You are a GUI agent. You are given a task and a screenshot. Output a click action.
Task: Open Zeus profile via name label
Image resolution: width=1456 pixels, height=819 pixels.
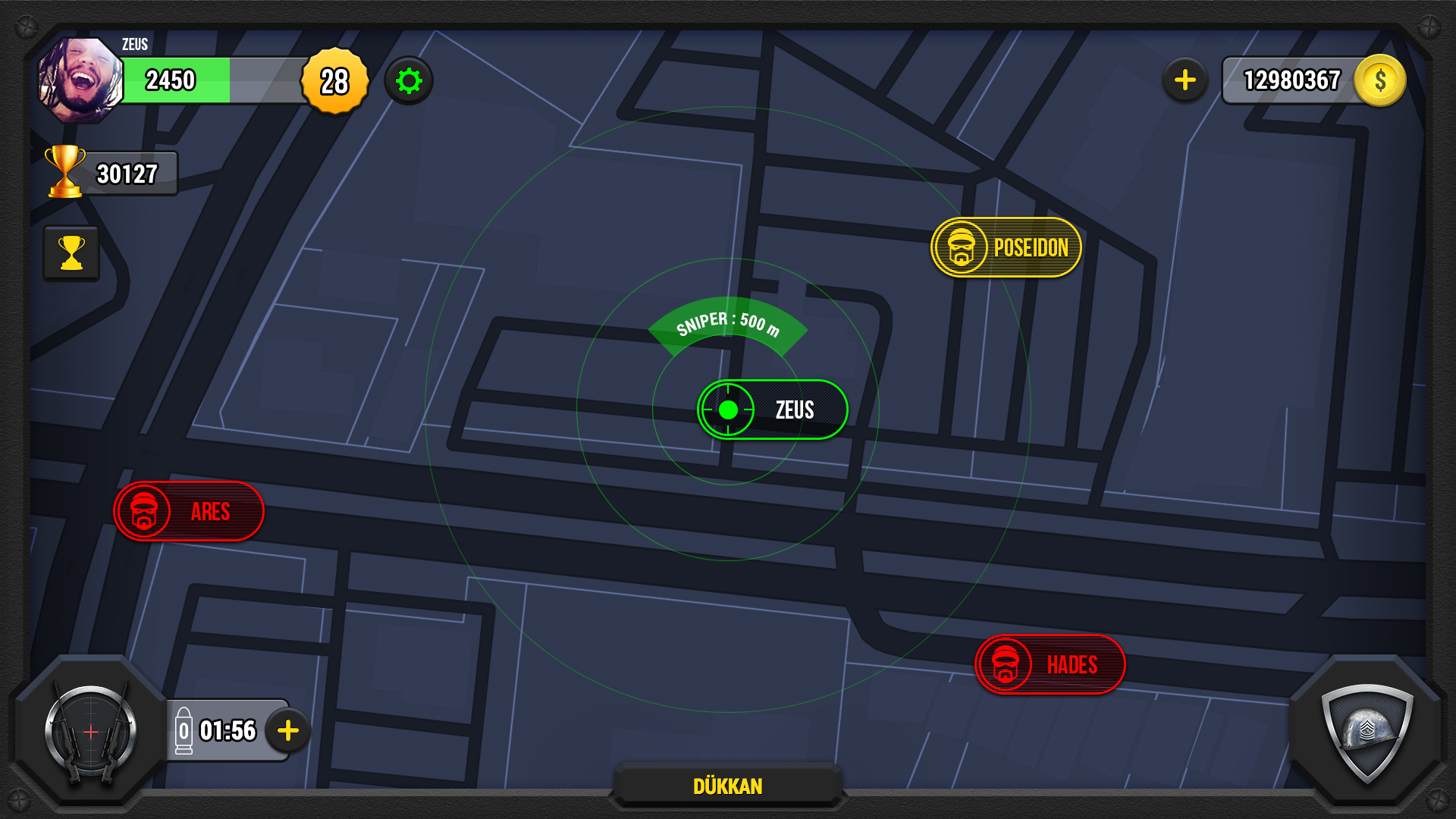click(133, 45)
